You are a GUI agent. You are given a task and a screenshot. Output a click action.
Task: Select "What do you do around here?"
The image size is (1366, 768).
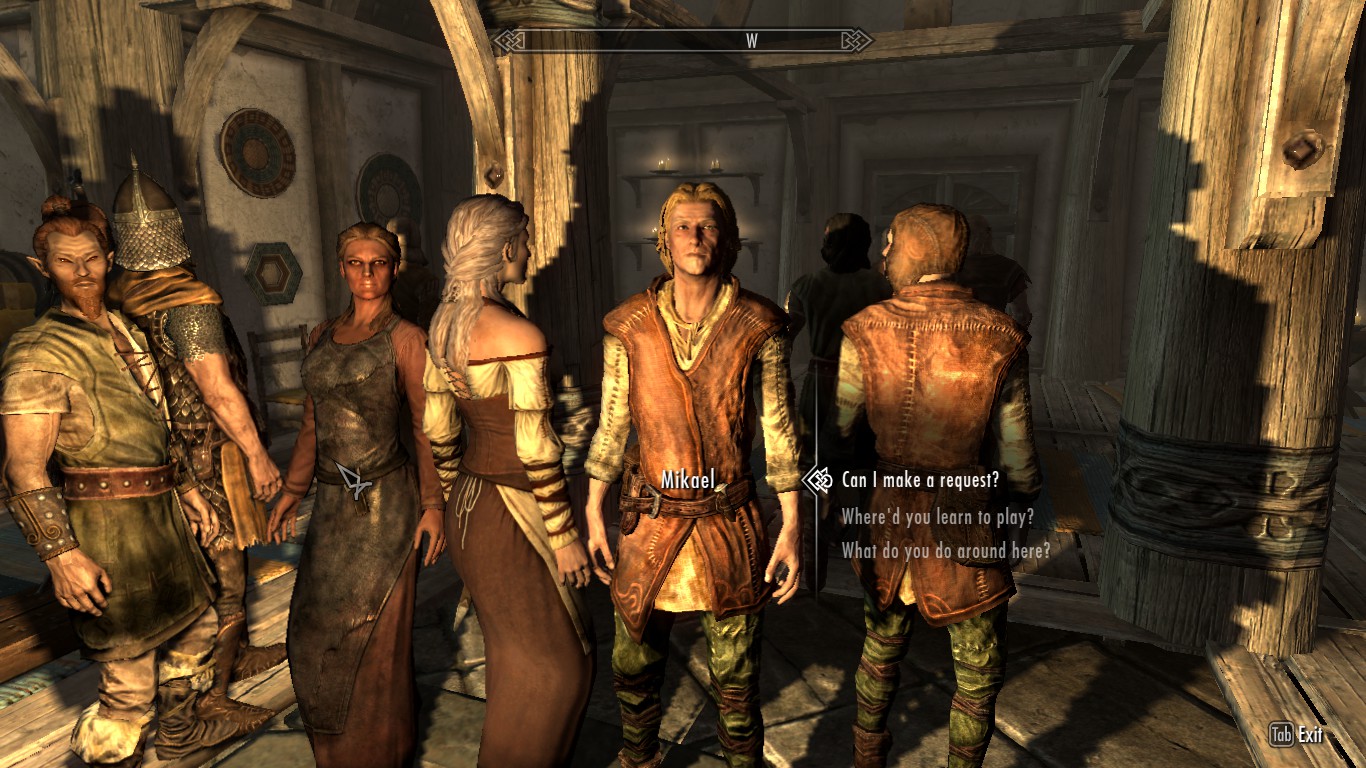point(945,550)
